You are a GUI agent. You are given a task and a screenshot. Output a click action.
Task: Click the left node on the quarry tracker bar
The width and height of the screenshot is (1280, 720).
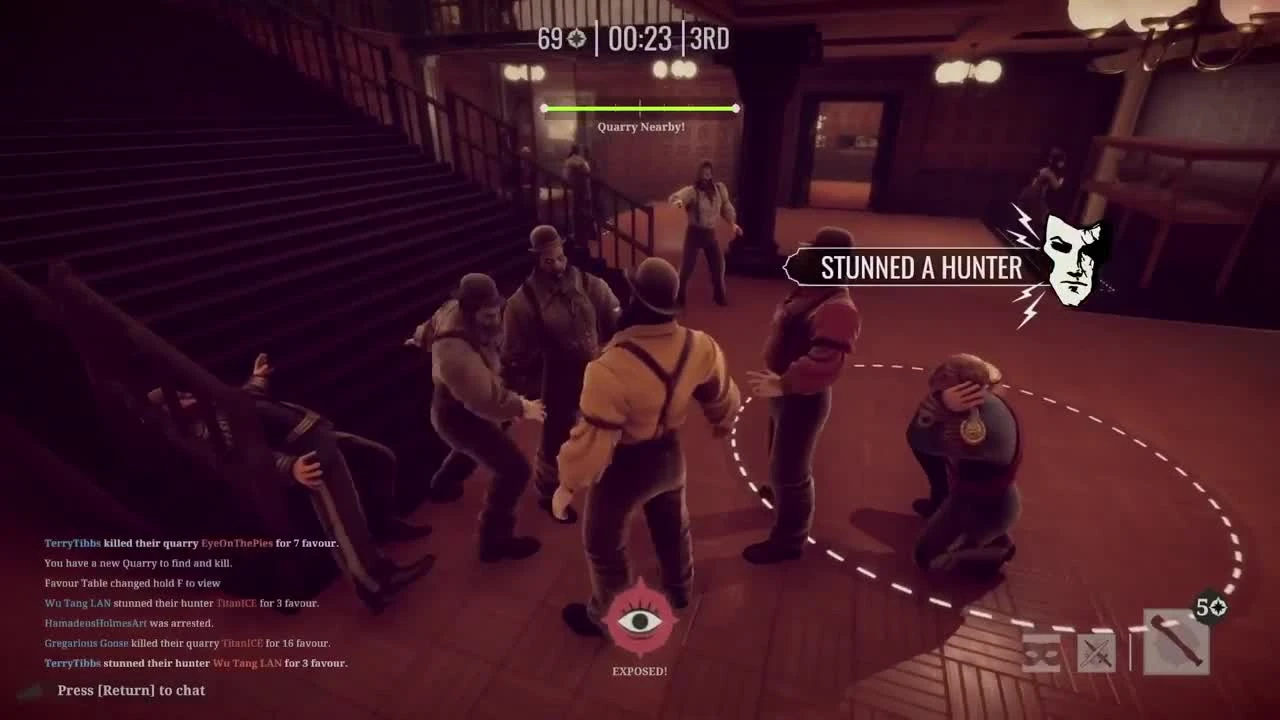point(544,108)
